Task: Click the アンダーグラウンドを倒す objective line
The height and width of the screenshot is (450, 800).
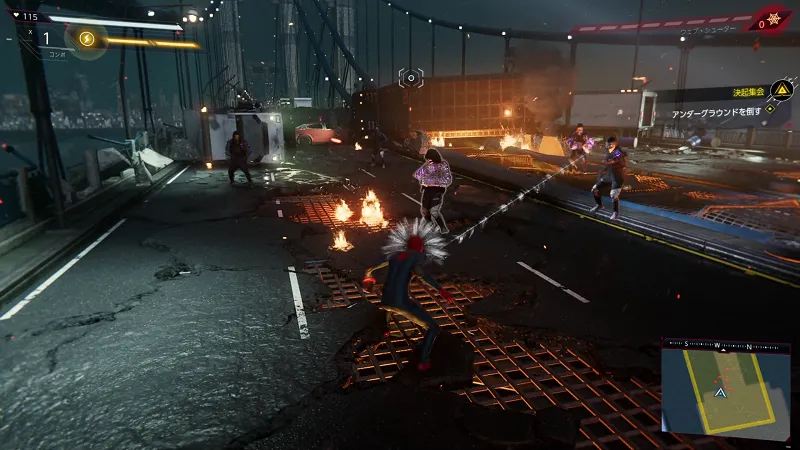Action: (714, 114)
